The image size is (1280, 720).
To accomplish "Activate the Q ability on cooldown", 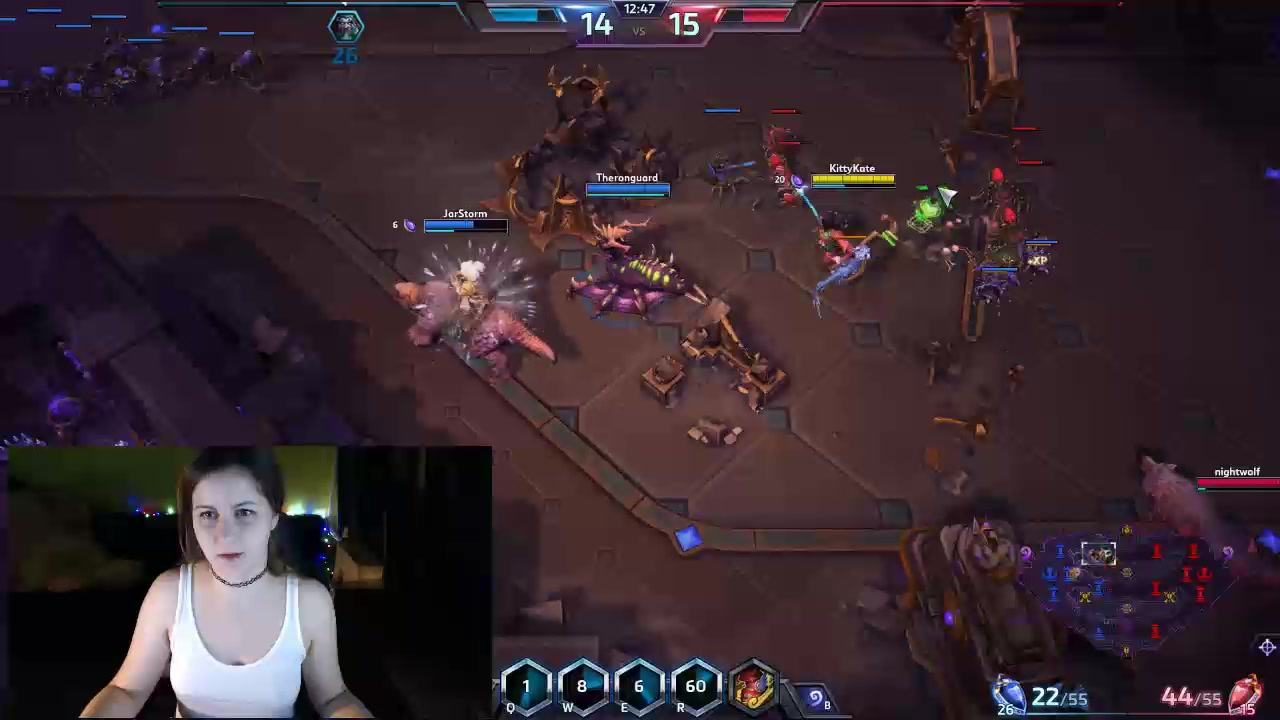I will click(x=526, y=687).
